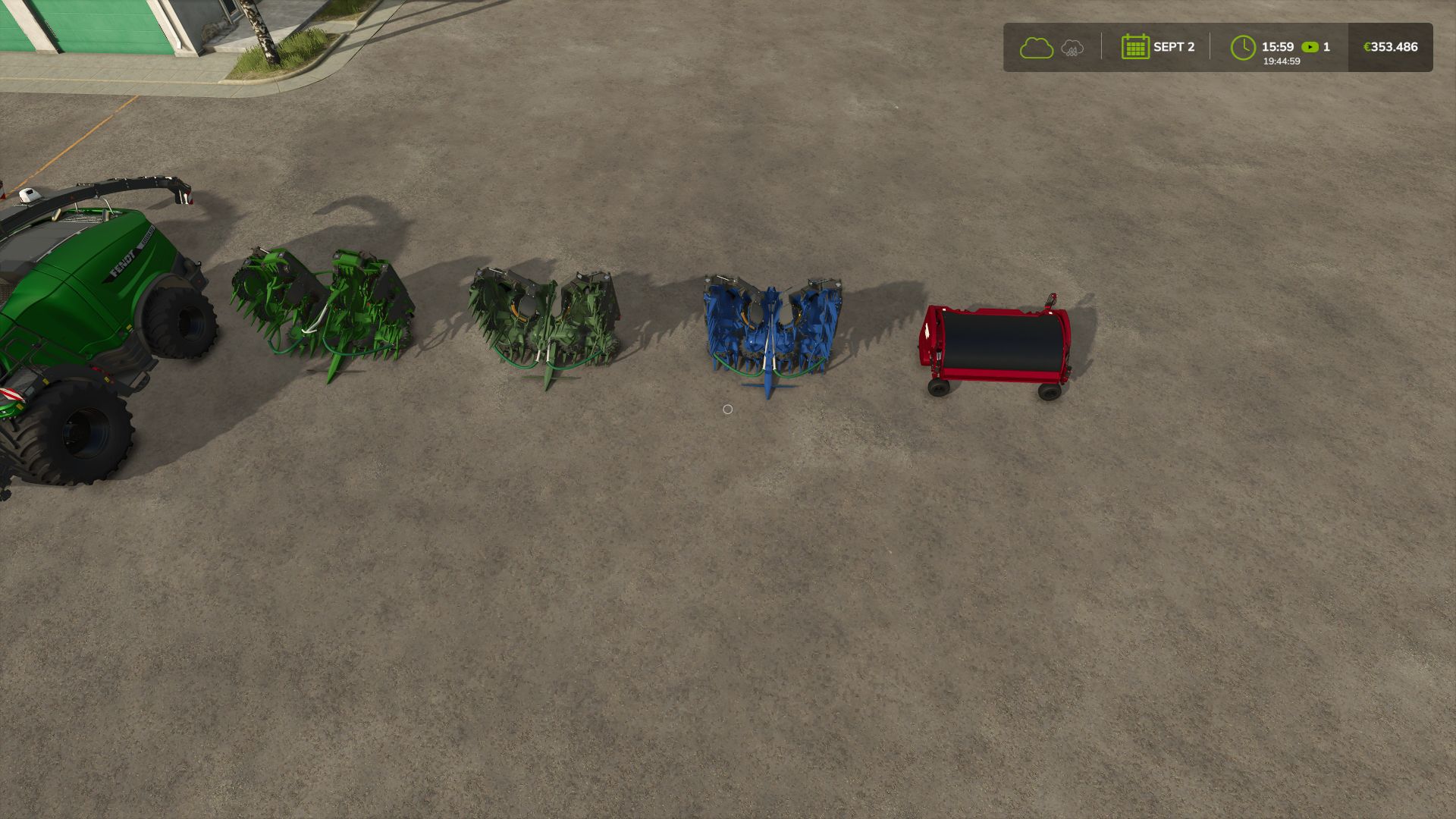This screenshot has width=1456, height=819.
Task: Click the 15:59 time display
Action: 1277,45
